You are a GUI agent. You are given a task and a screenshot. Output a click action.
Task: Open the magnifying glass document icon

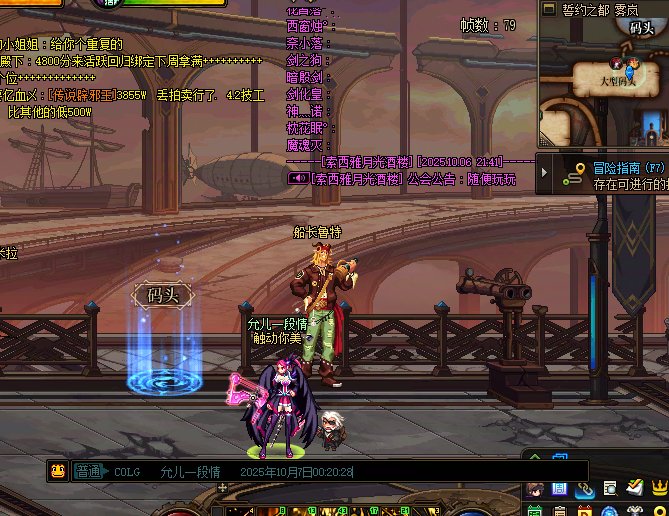(609, 488)
